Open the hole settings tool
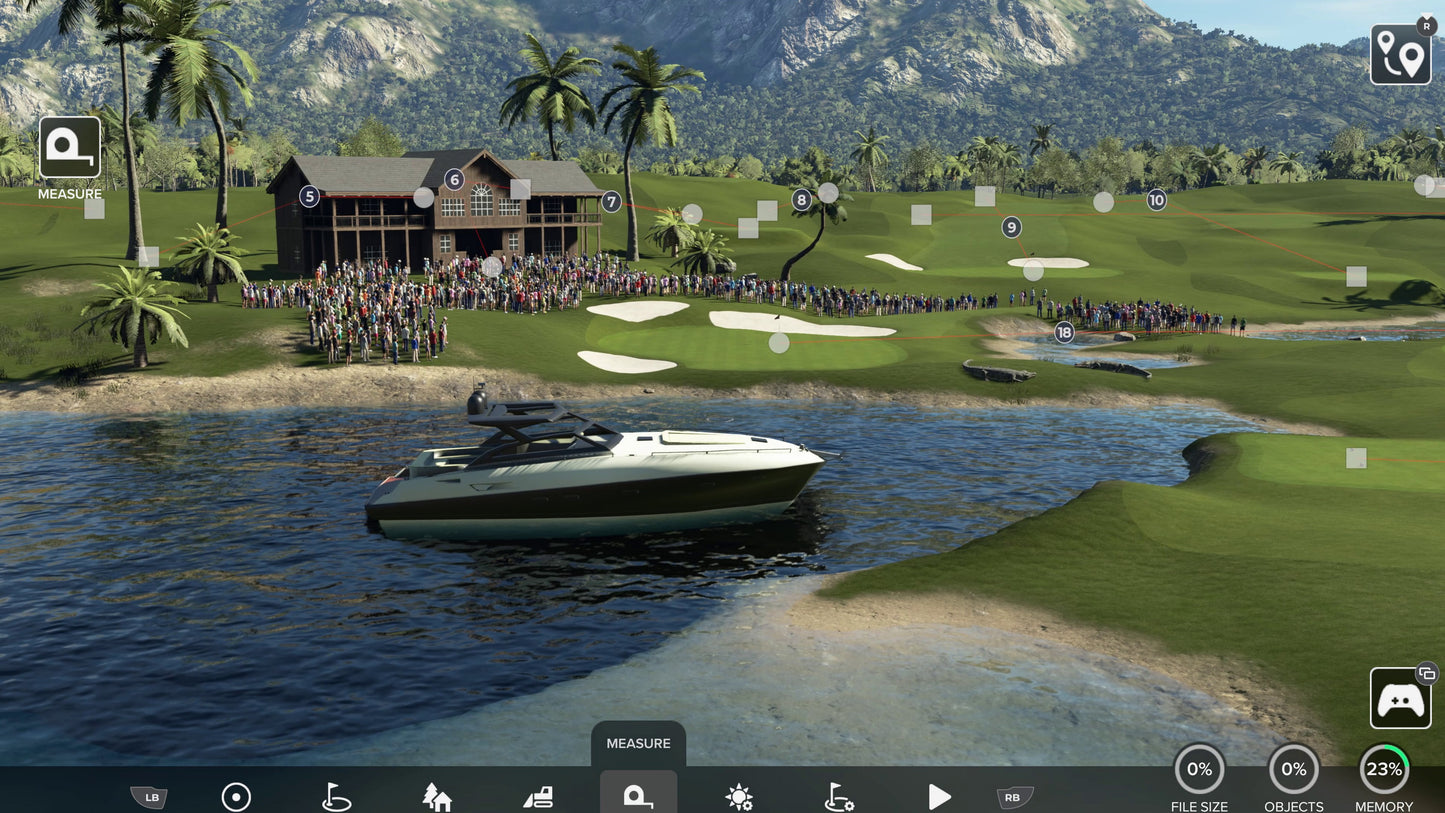Image resolution: width=1445 pixels, height=813 pixels. point(837,796)
